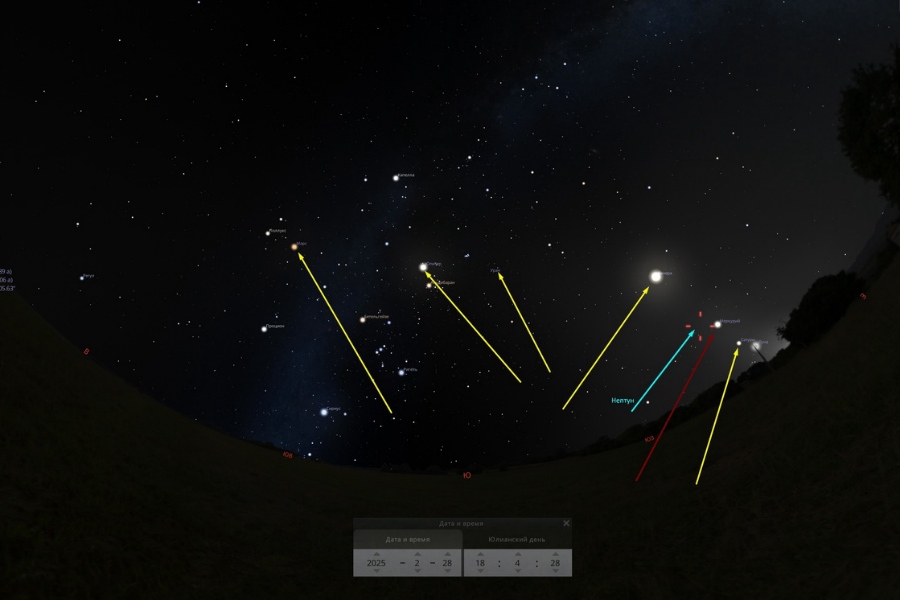
Task: Close the Дата и время dialog
Action: [x=566, y=523]
